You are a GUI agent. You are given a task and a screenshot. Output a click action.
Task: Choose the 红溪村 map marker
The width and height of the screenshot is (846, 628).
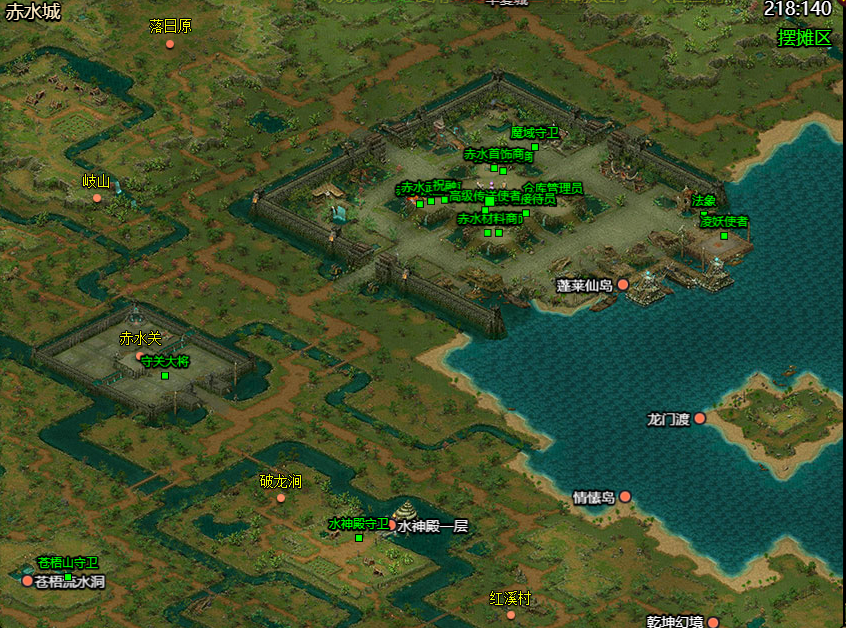click(511, 614)
